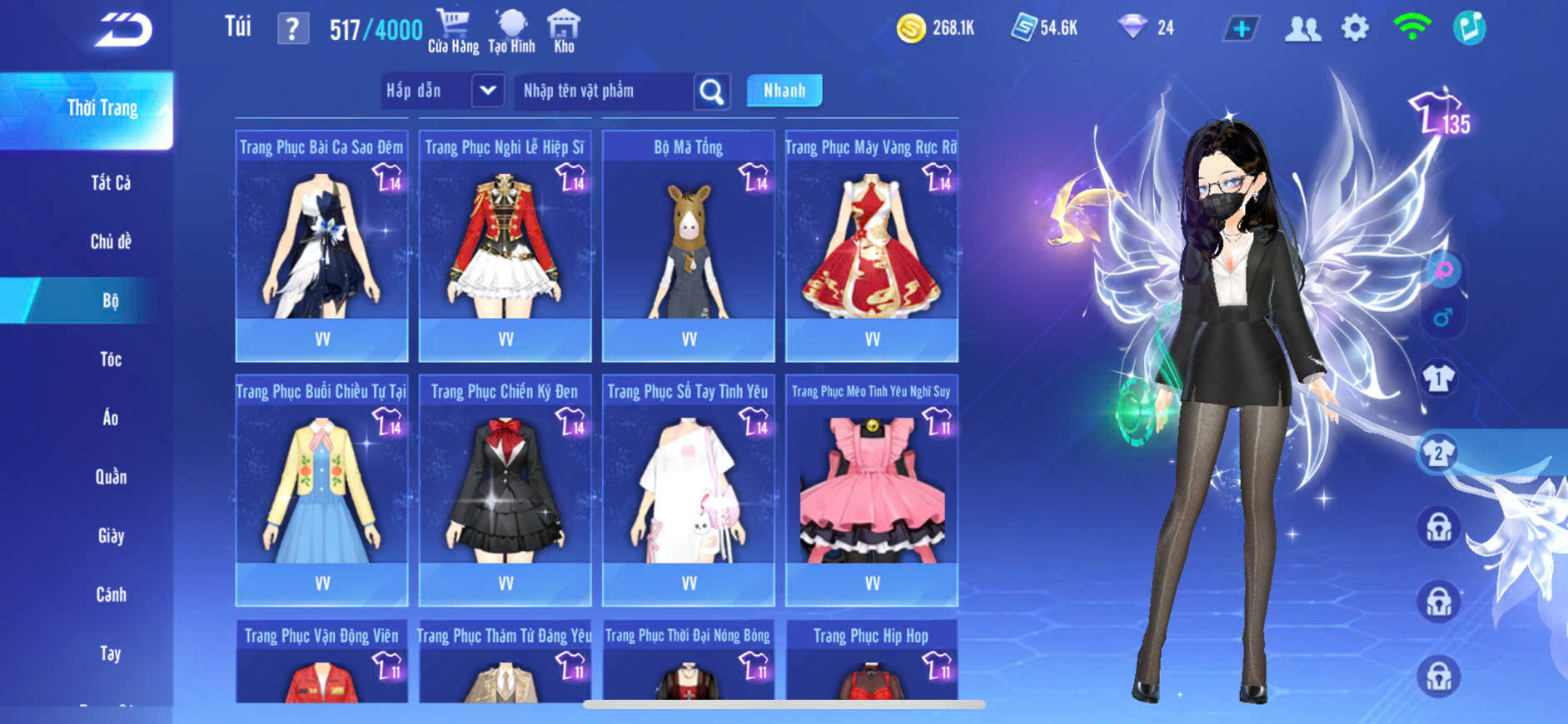
Task: Tap the Nhanh quick button
Action: click(784, 91)
